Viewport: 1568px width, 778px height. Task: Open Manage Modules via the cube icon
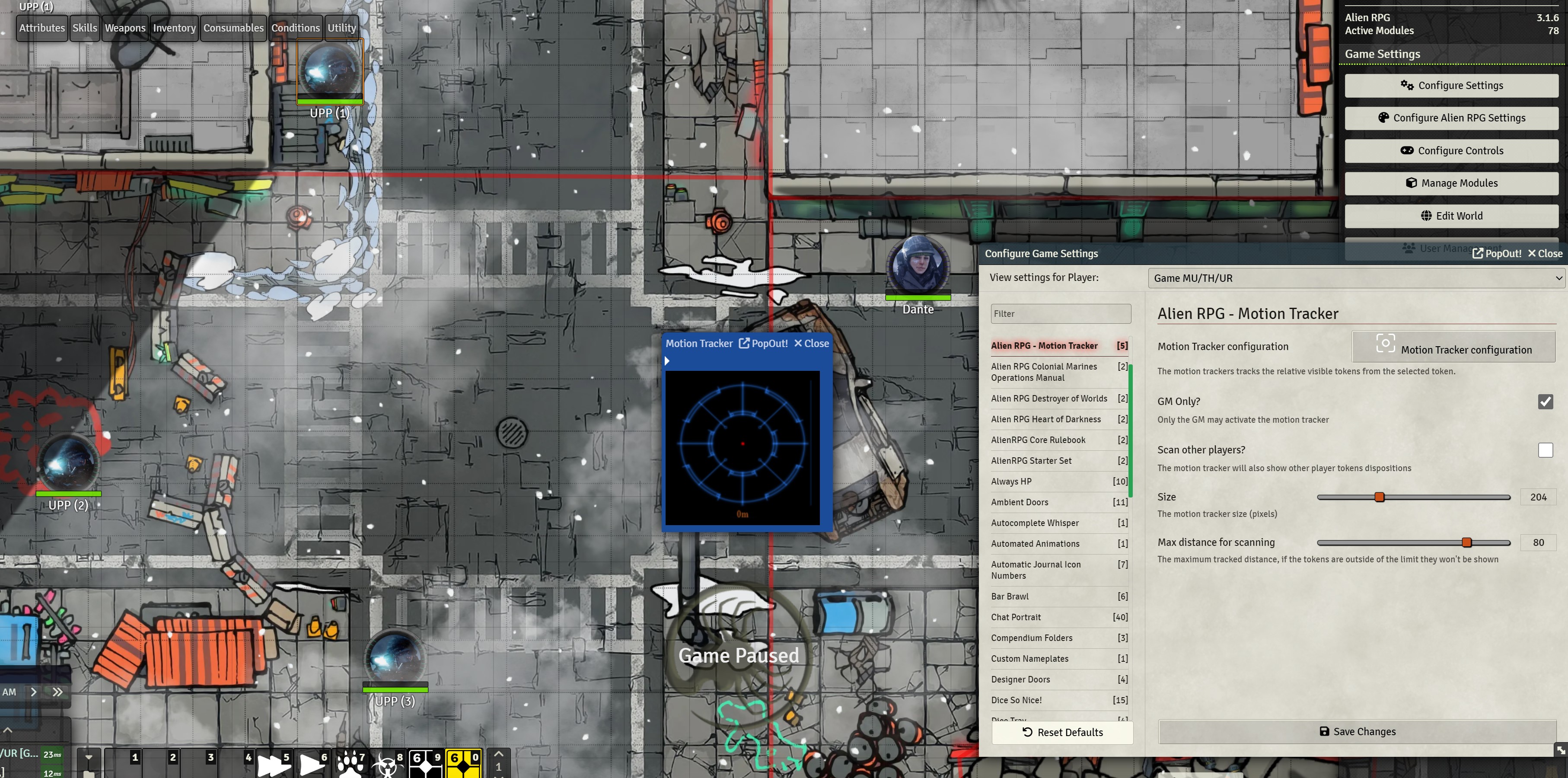pos(1452,183)
